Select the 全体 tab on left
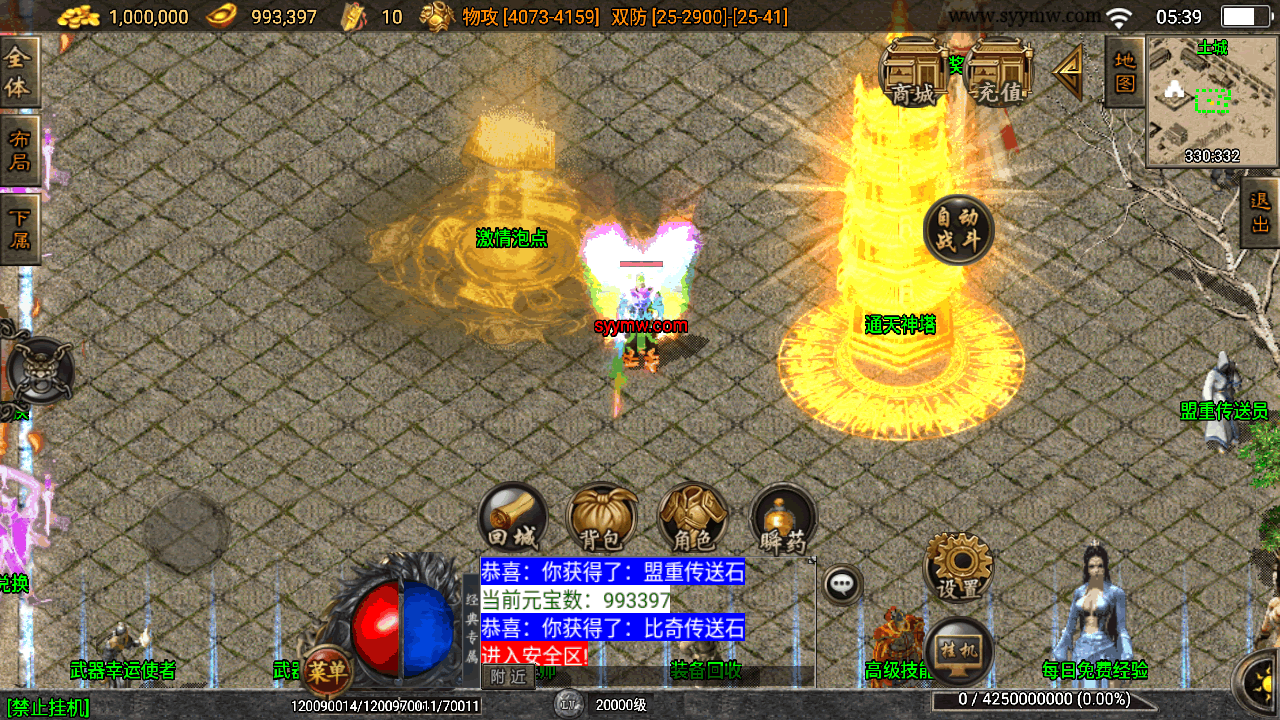Viewport: 1280px width, 720px height. pos(19,73)
